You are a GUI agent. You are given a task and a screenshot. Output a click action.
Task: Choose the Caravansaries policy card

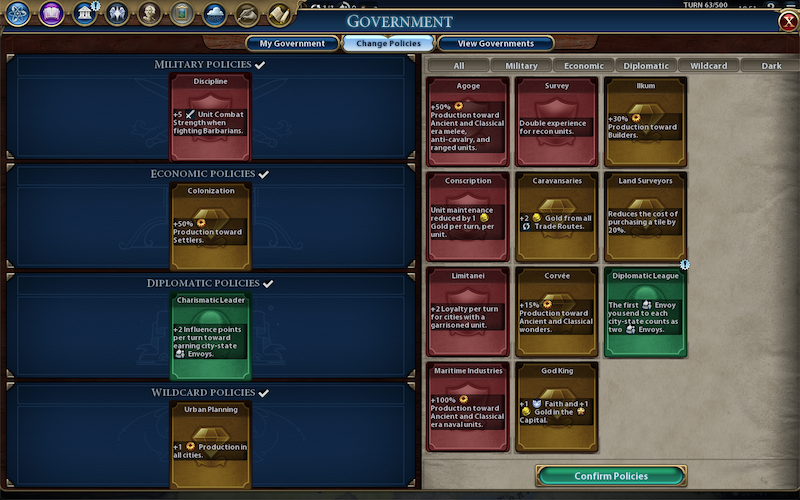(x=556, y=216)
